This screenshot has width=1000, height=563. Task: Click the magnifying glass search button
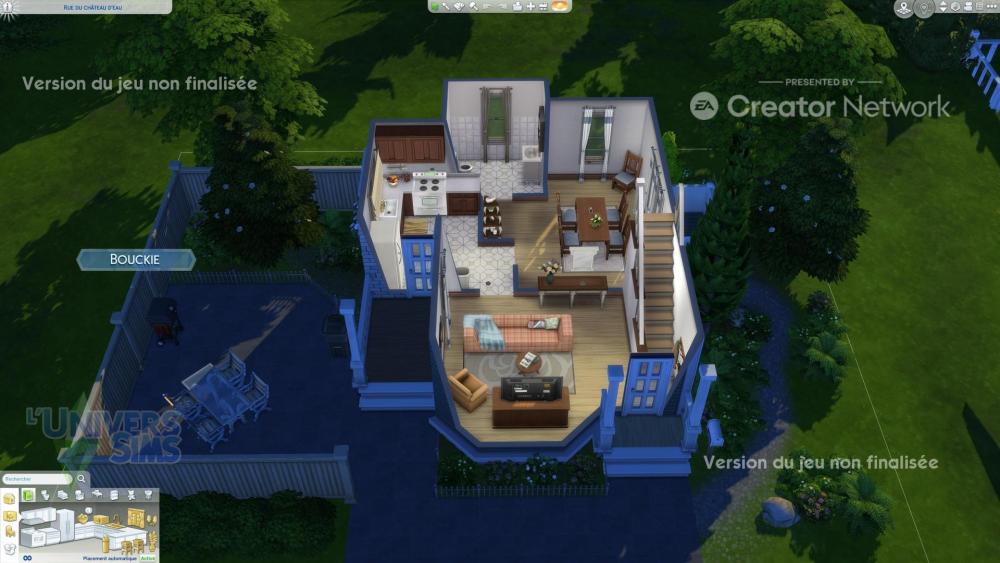pyautogui.click(x=82, y=479)
